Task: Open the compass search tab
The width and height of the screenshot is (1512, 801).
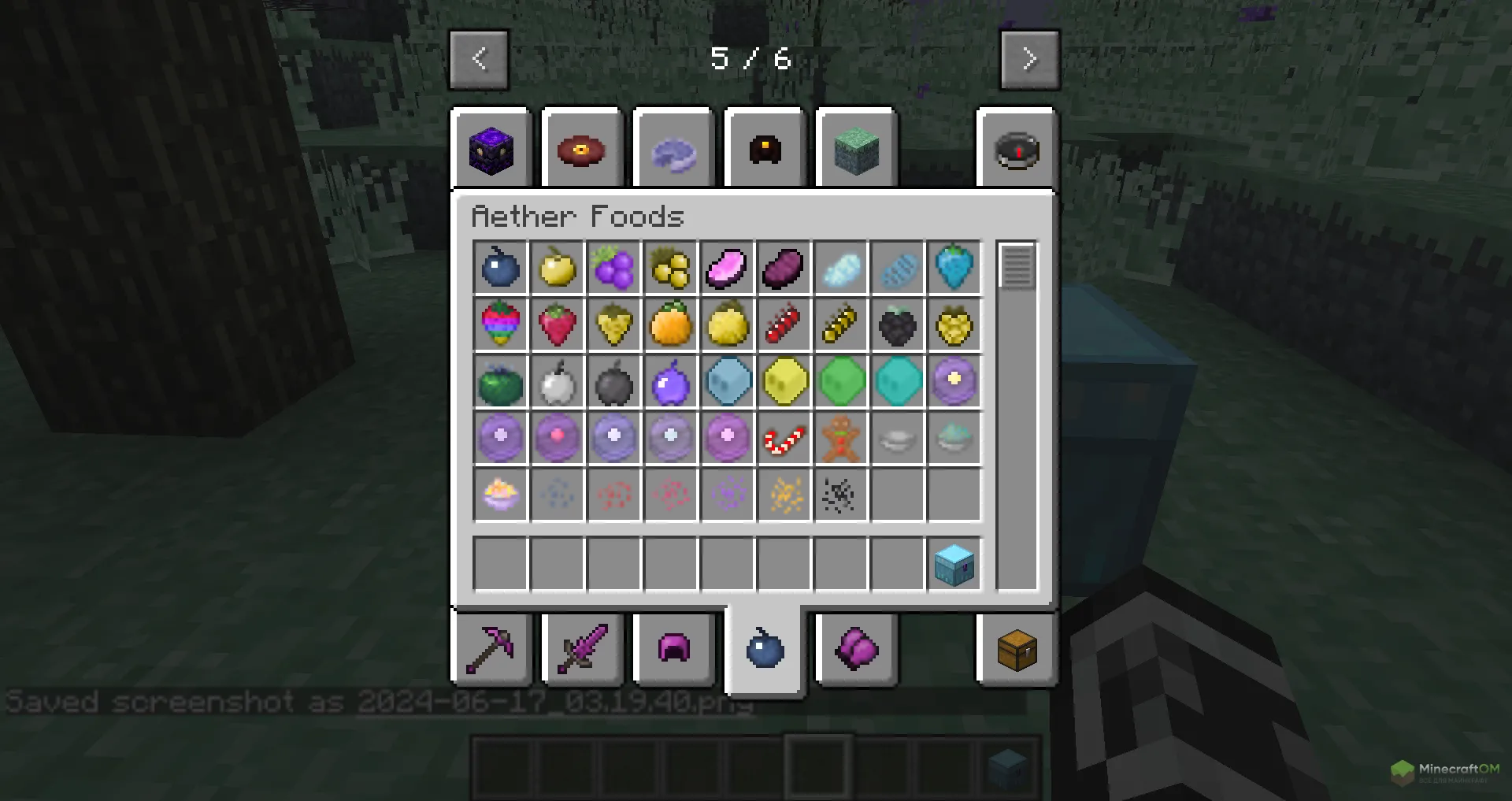Action: [x=1017, y=150]
